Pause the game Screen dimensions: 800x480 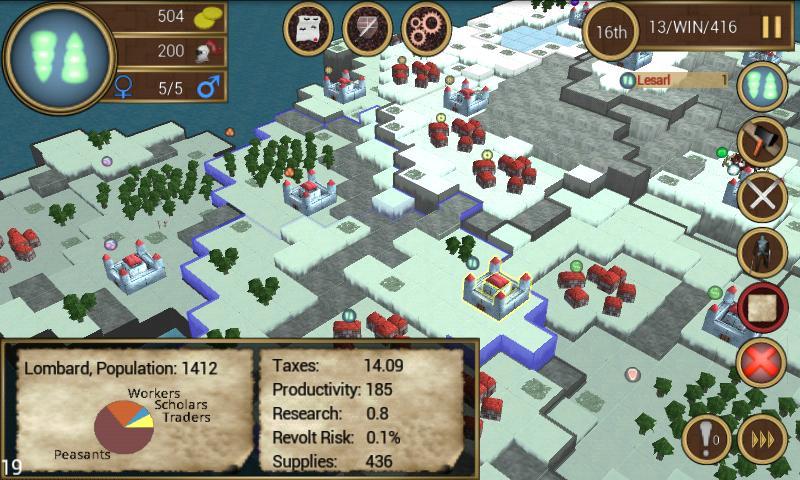tap(771, 27)
